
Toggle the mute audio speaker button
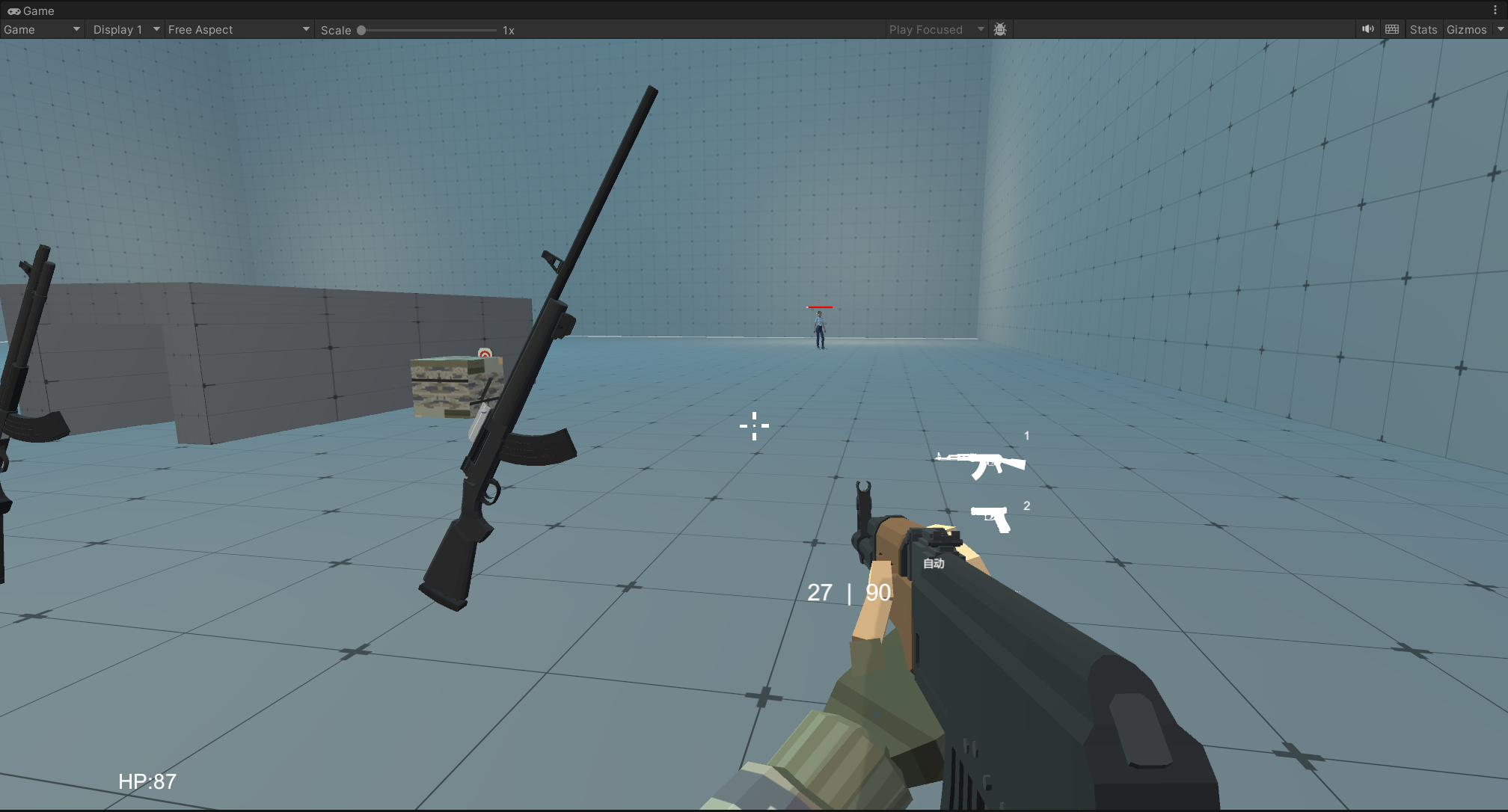pyautogui.click(x=1367, y=29)
